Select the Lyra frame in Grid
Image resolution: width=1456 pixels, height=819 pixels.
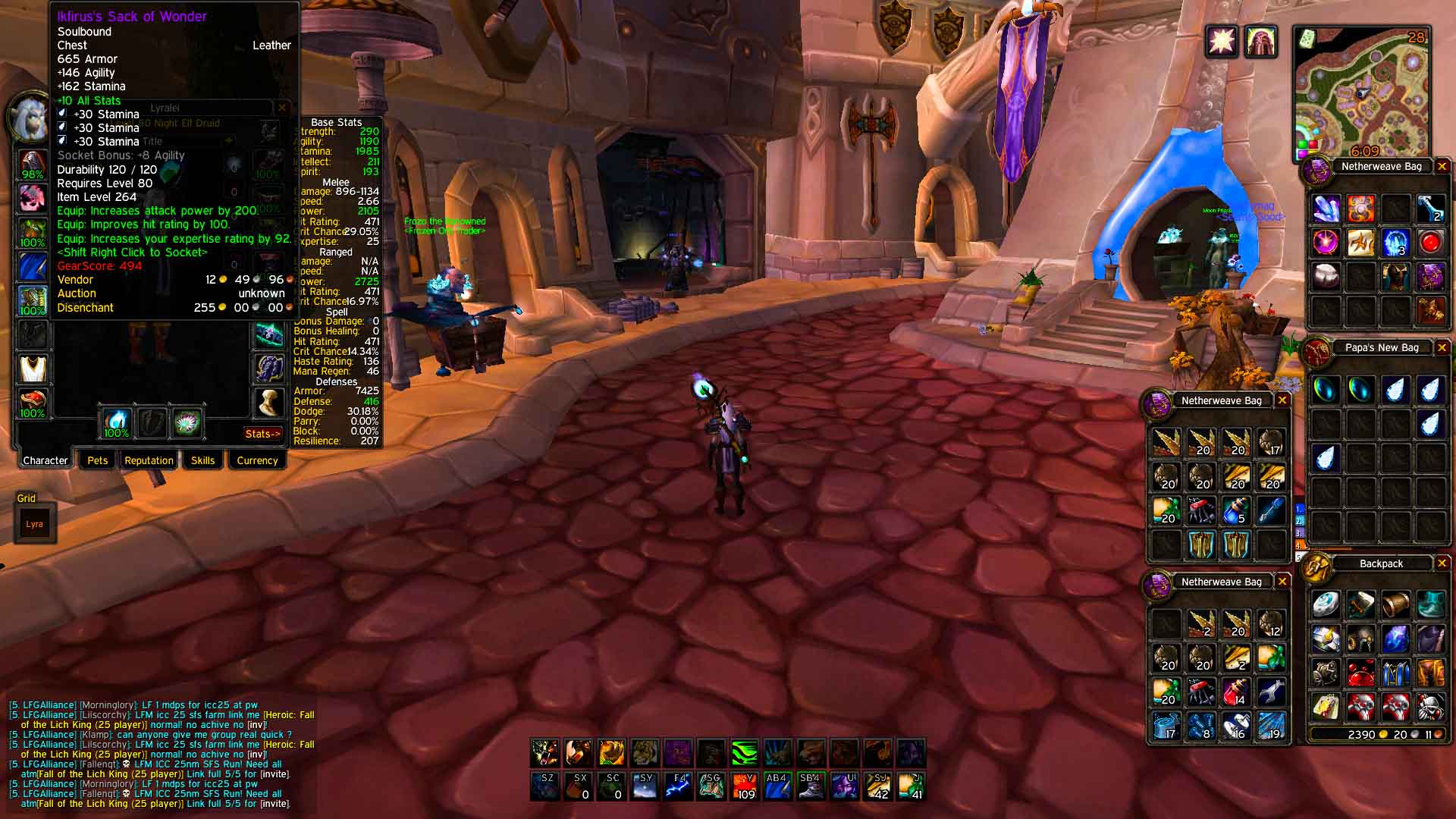[35, 524]
